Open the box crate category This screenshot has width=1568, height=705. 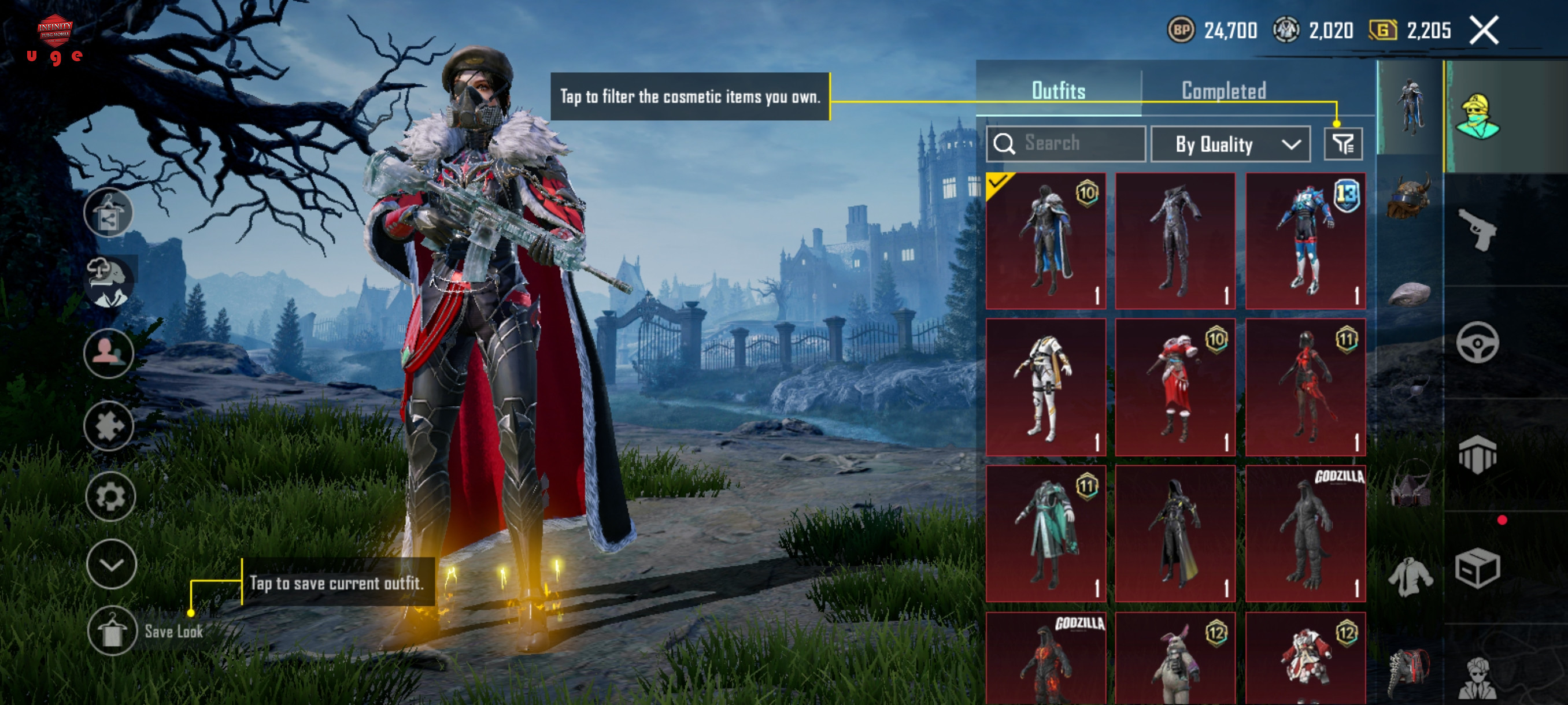[1477, 568]
